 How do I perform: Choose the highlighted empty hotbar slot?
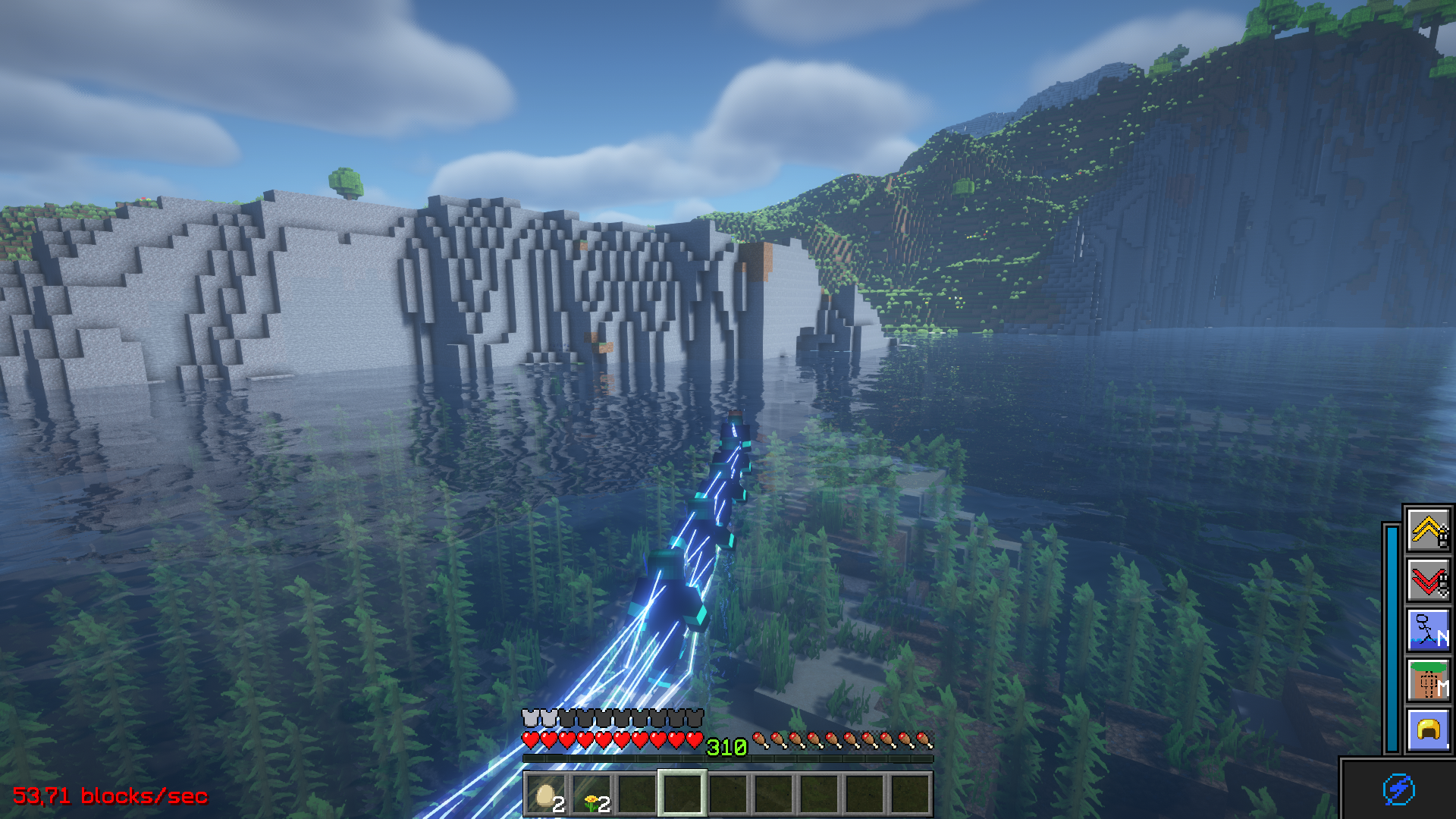(x=682, y=794)
